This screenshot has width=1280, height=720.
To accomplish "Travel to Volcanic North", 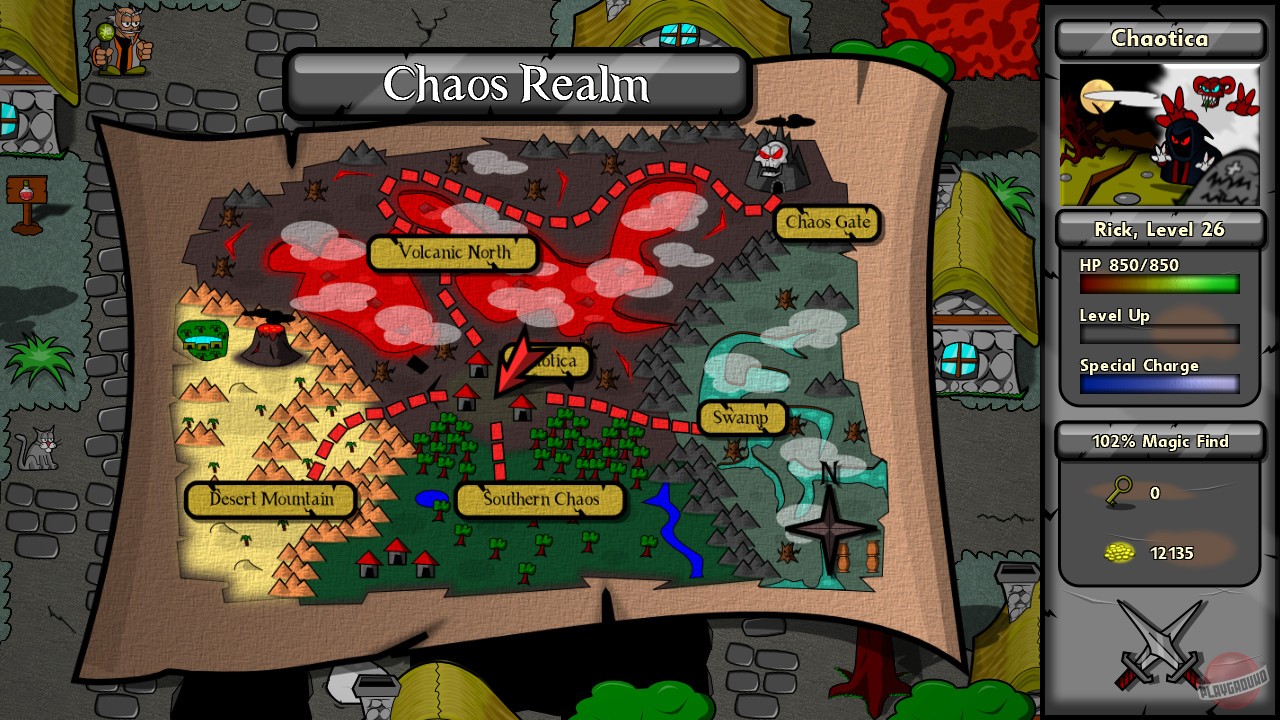I will tap(453, 253).
